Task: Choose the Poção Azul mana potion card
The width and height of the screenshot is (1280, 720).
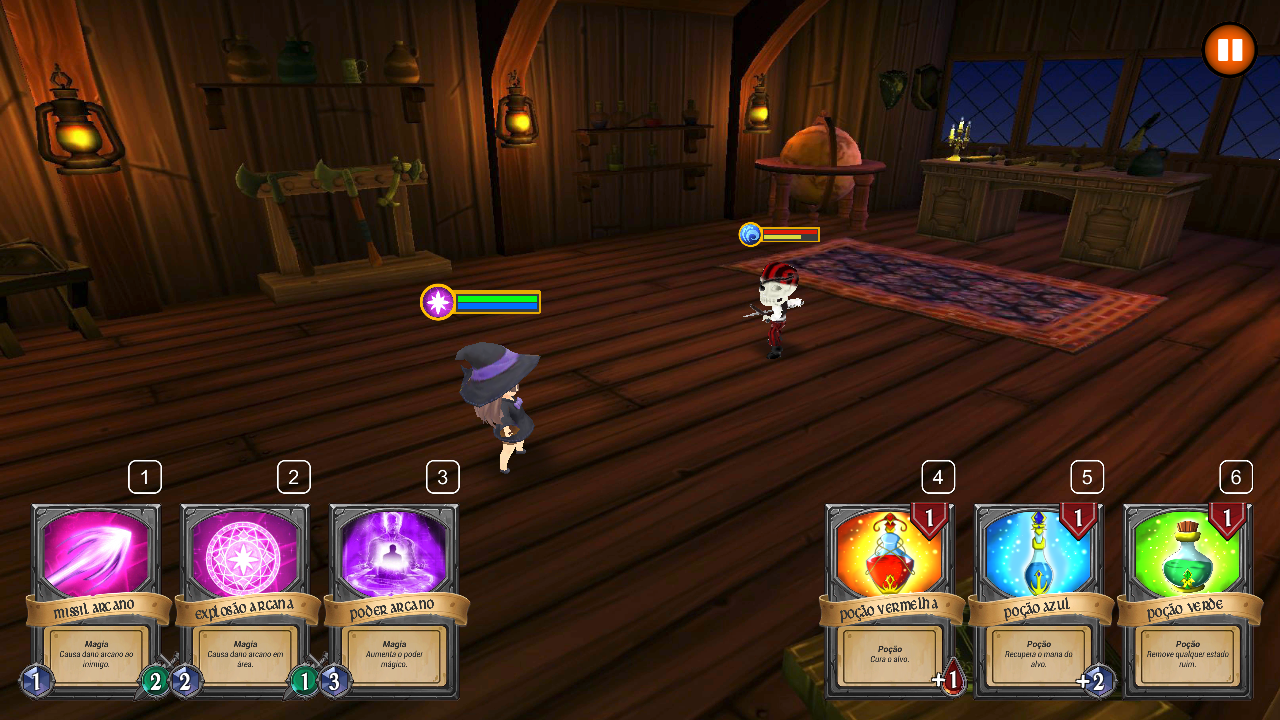Action: [1039, 600]
